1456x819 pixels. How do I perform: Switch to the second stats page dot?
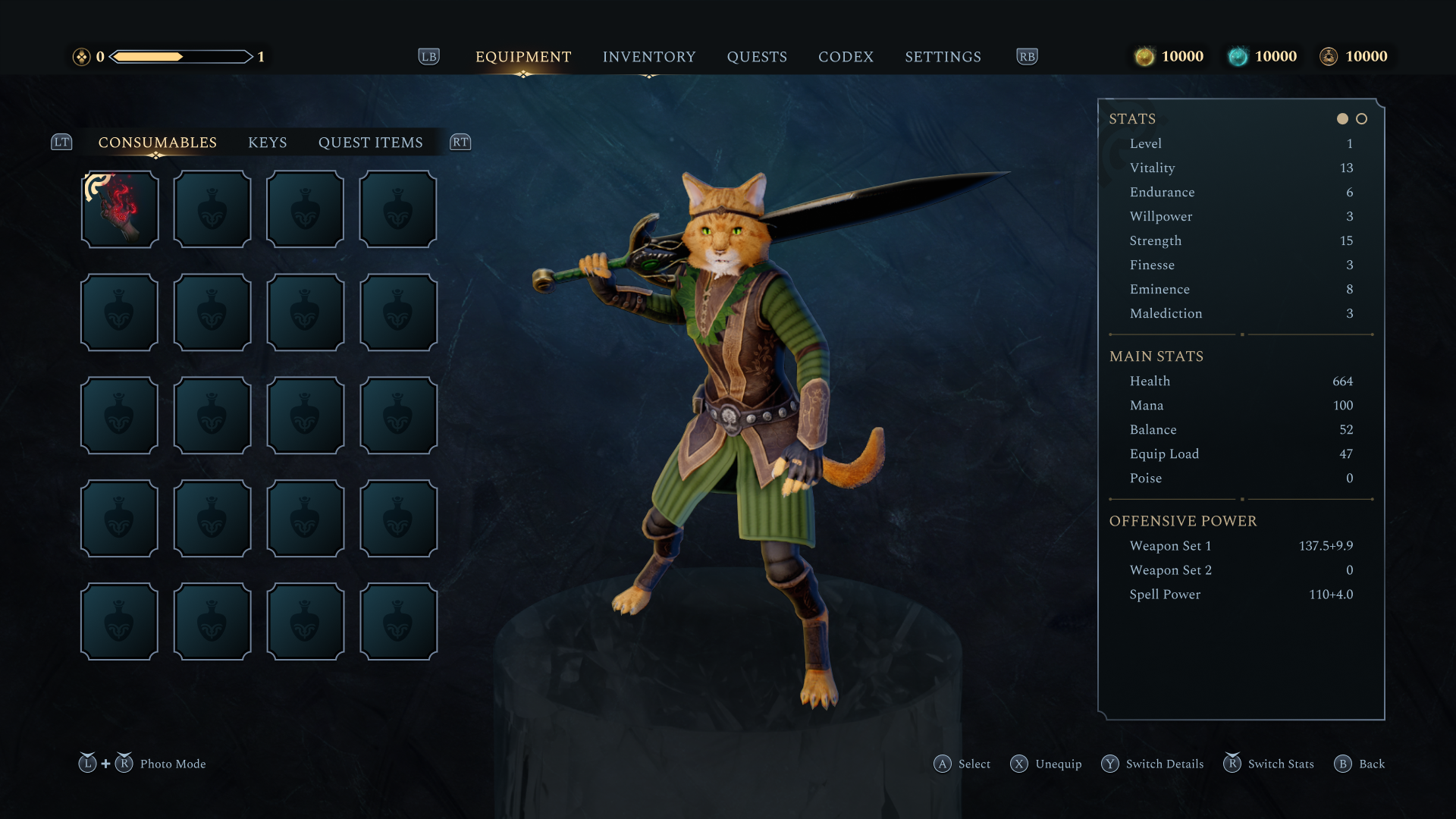(1362, 119)
